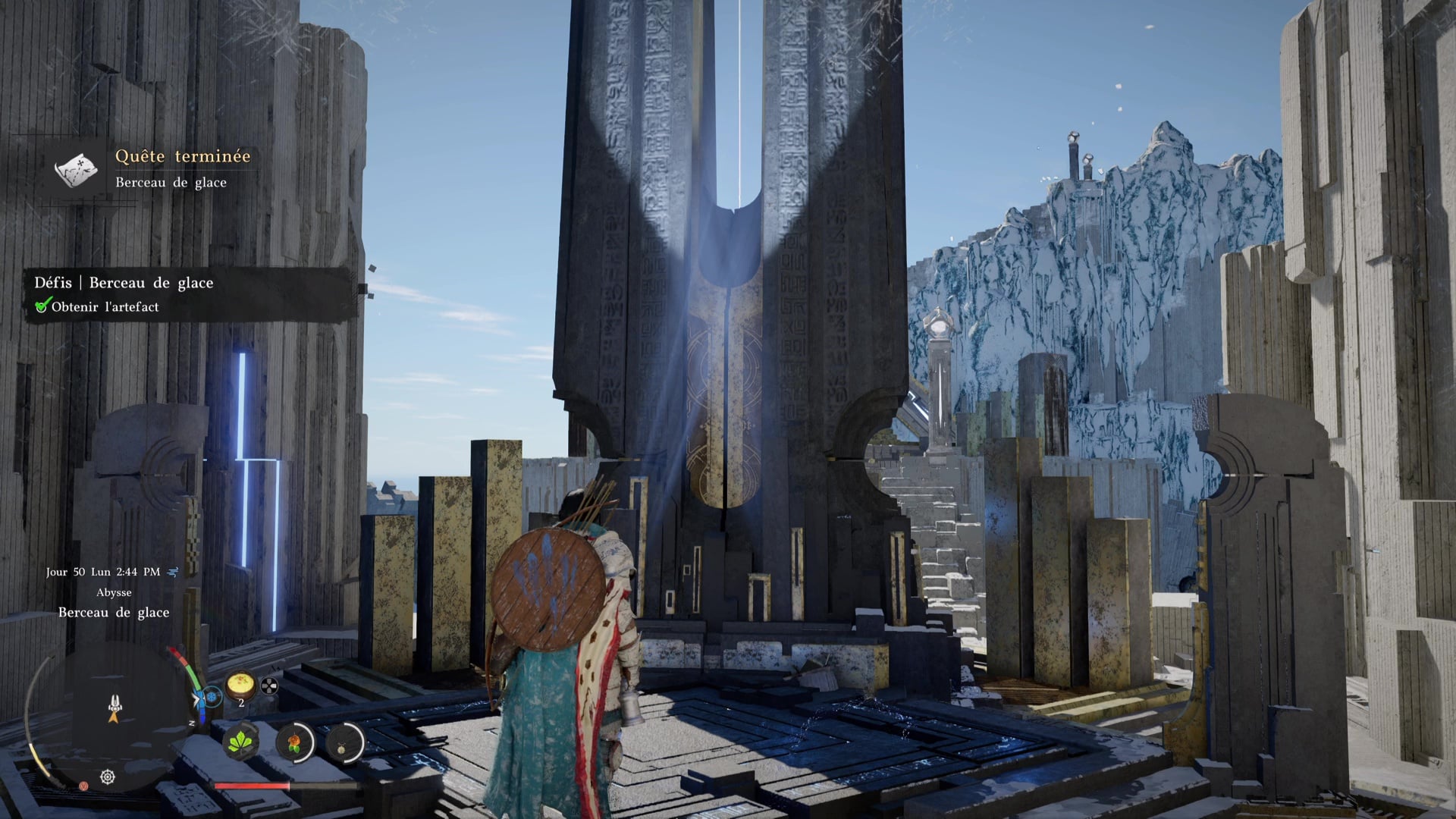Screen dimensions: 1456x819
Task: Select the 'Défis | Berceau de glace' tracker
Action: click(124, 283)
